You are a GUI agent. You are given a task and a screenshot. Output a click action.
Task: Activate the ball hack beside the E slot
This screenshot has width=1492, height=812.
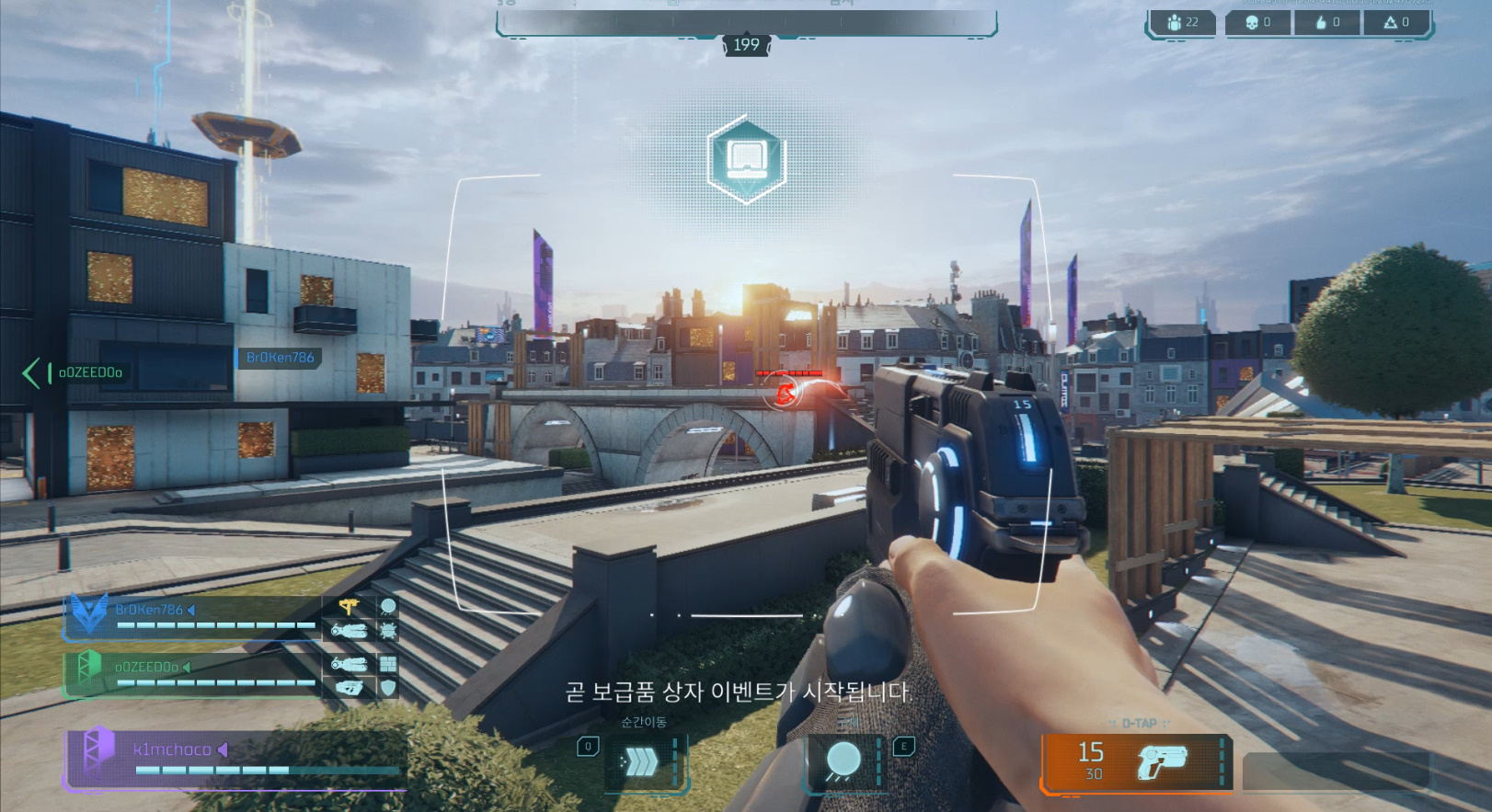click(843, 761)
